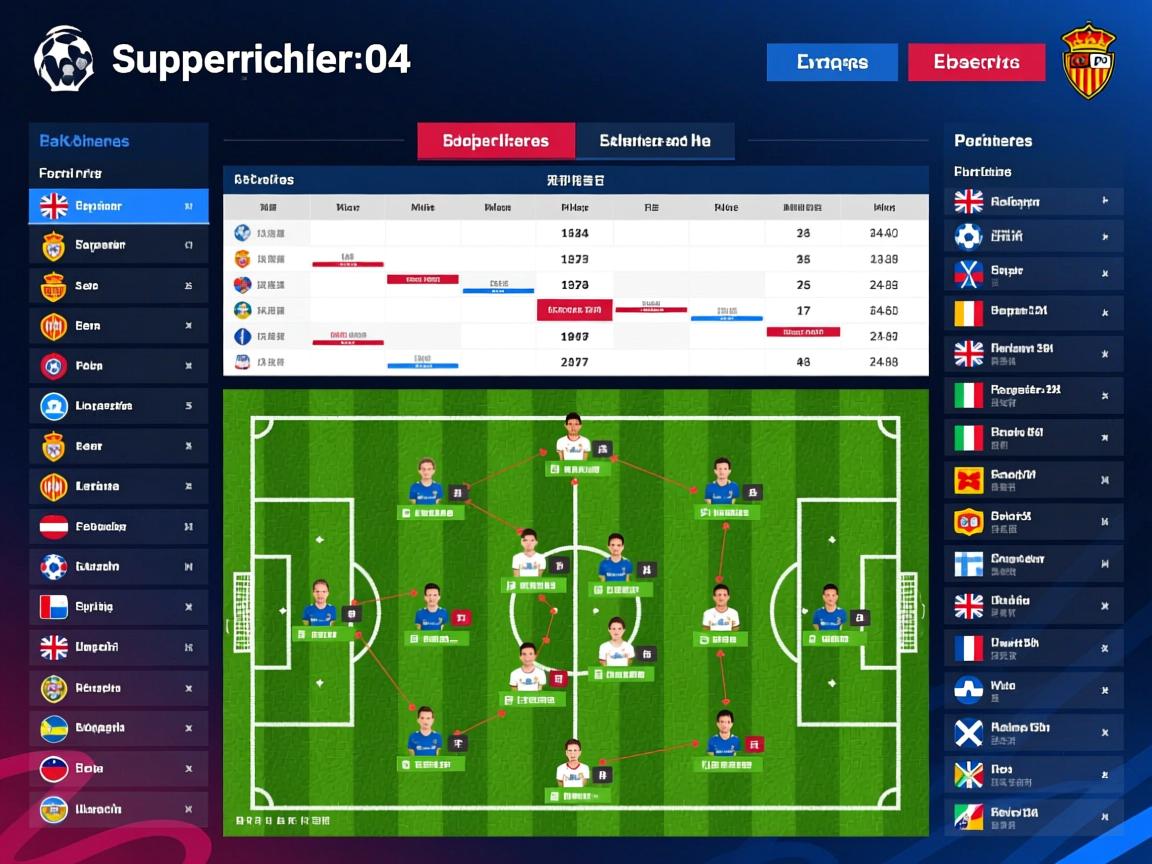
Task: Select the blue helmet badge row on left
Action: point(118,406)
